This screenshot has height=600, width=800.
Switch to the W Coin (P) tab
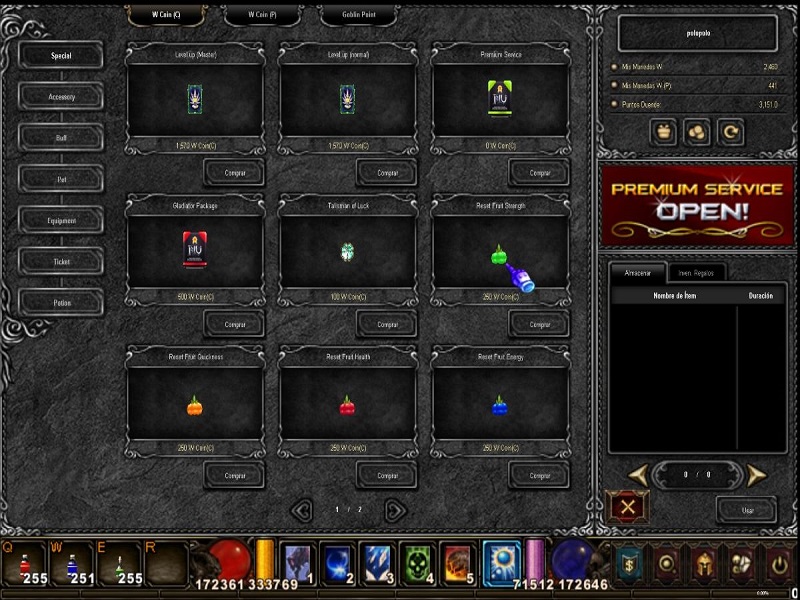coord(261,15)
